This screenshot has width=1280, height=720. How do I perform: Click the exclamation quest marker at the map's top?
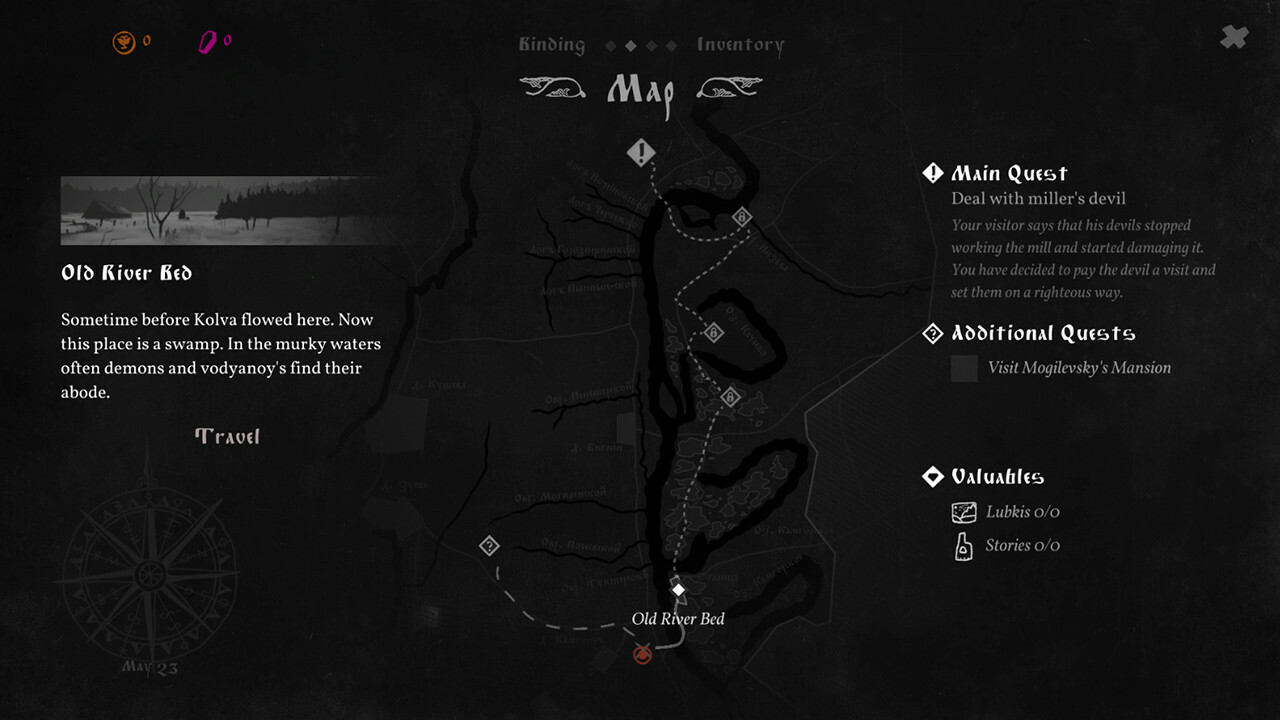pyautogui.click(x=641, y=152)
